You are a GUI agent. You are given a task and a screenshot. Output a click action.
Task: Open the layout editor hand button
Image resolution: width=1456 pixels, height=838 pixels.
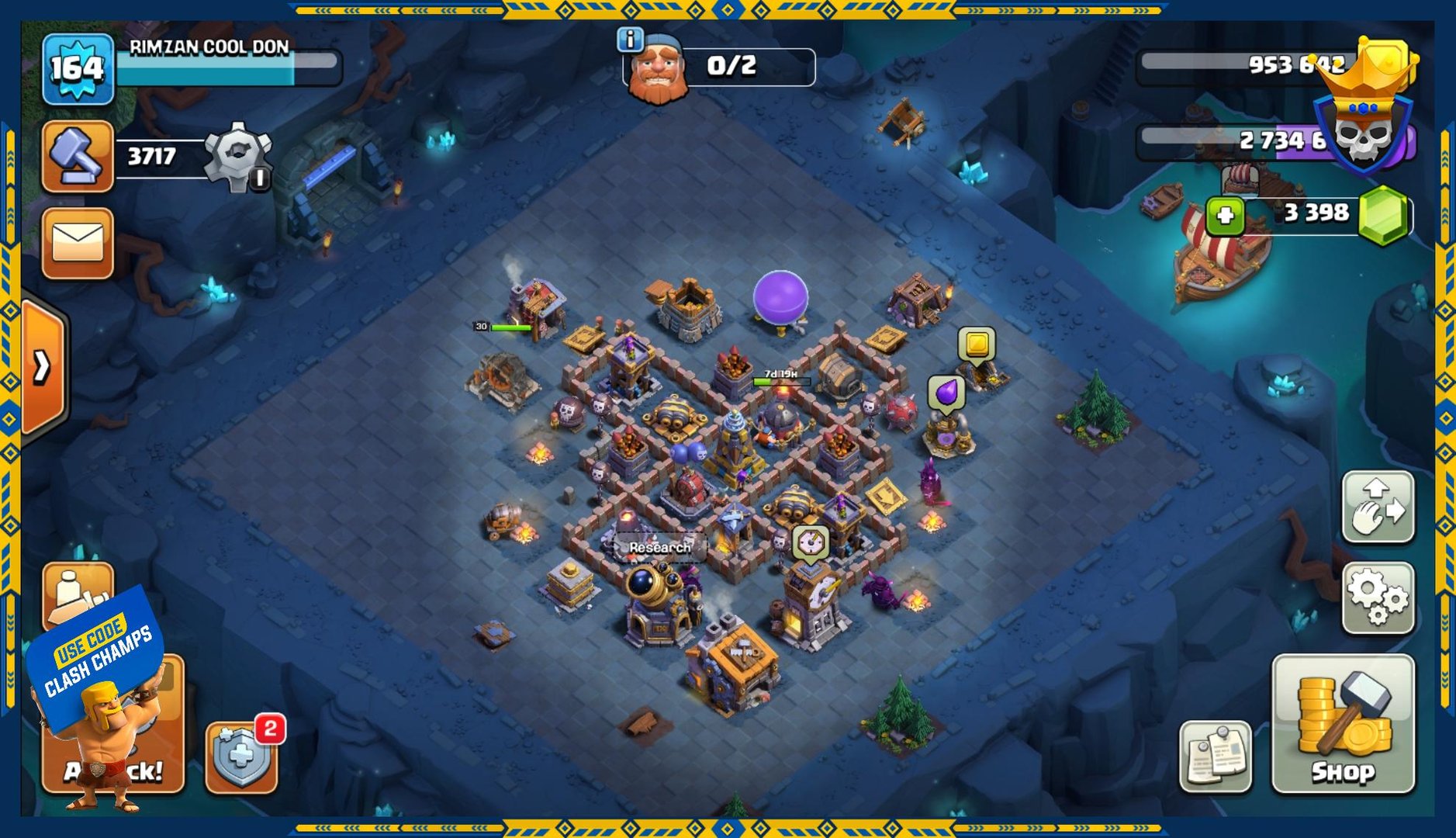point(1378,507)
